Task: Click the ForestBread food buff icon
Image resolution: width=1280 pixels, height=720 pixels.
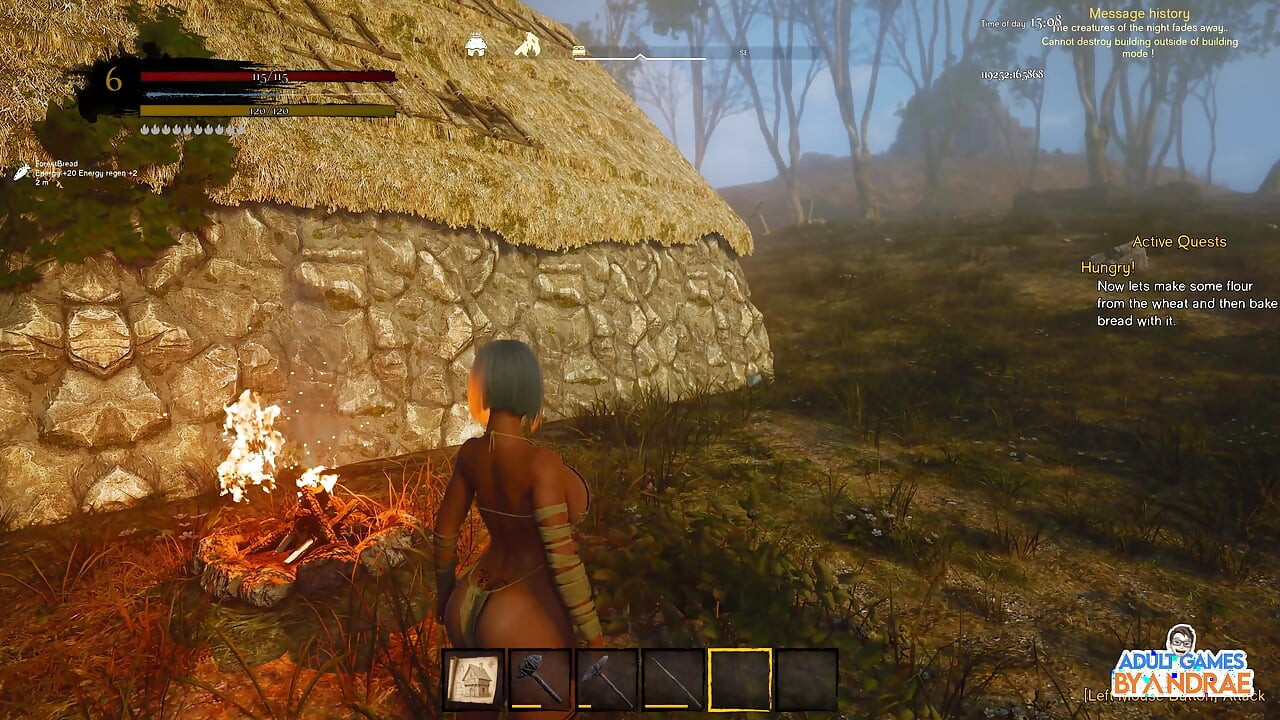Action: tap(21, 173)
